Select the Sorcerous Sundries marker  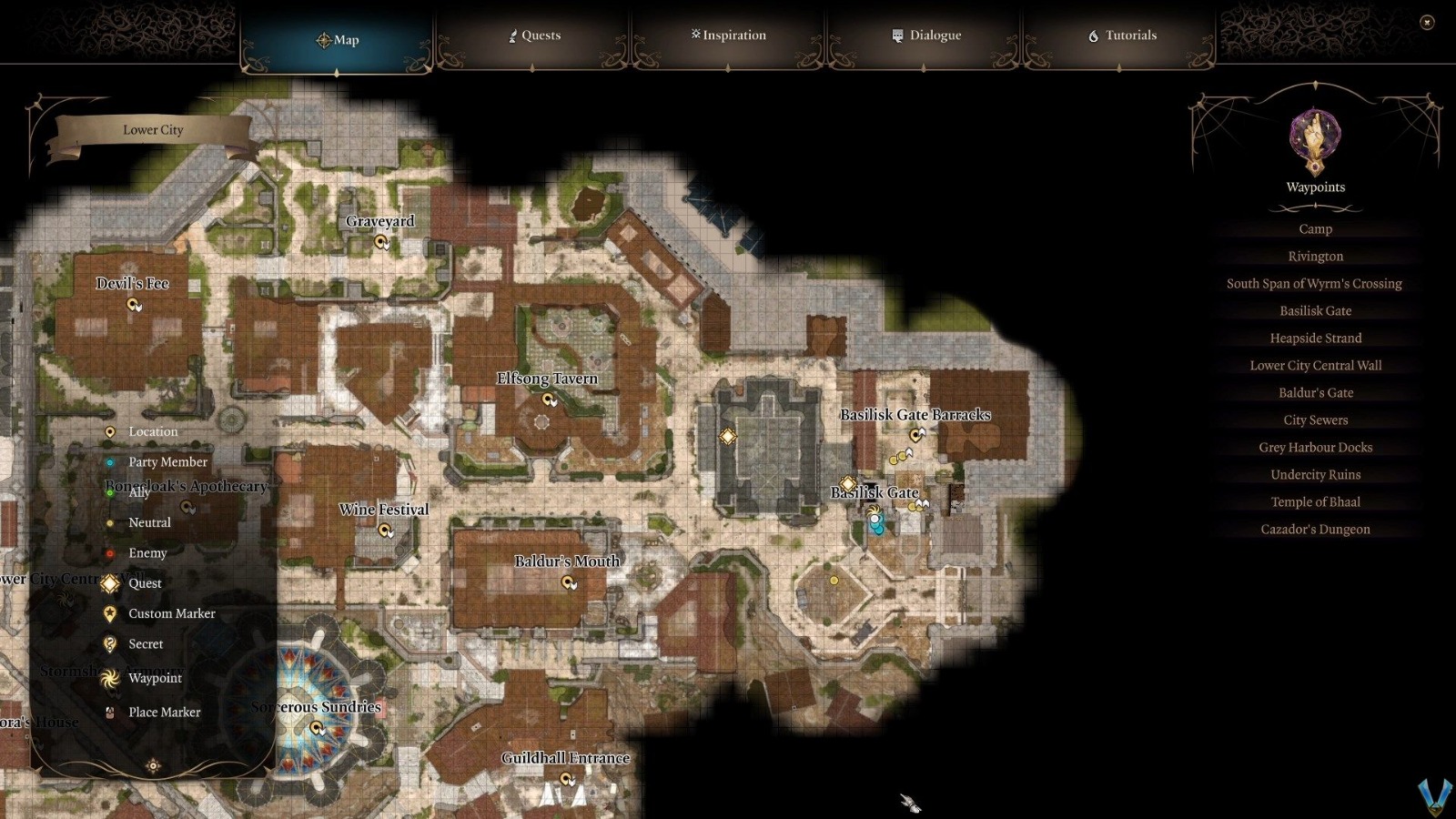pos(316,725)
